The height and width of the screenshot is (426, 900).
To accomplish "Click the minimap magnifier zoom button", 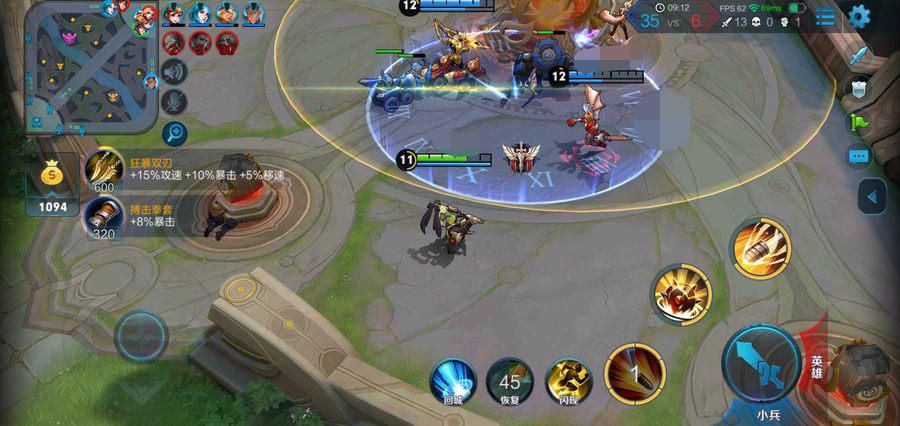I will (x=175, y=132).
